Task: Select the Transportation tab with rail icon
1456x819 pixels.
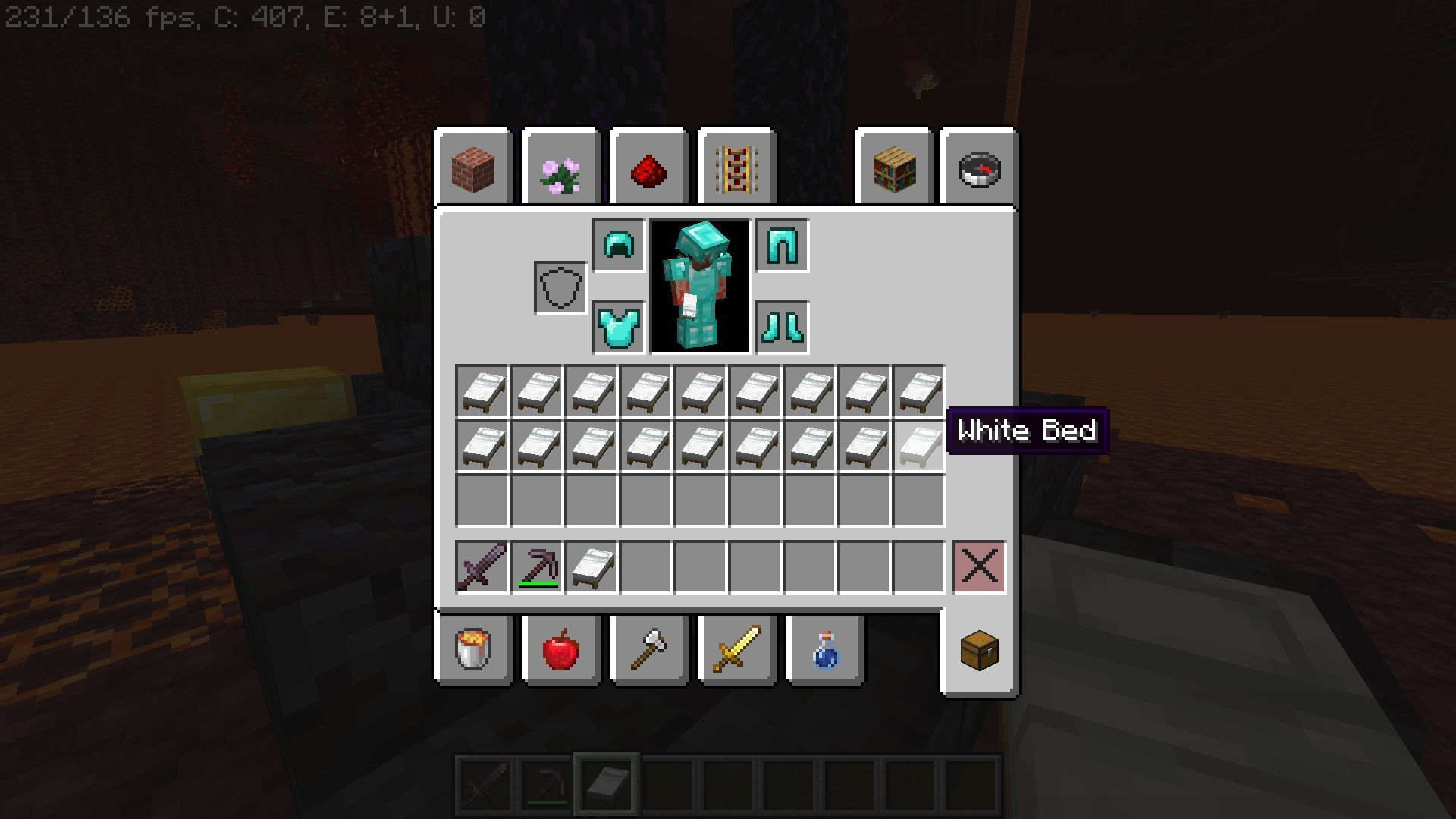Action: click(x=735, y=168)
